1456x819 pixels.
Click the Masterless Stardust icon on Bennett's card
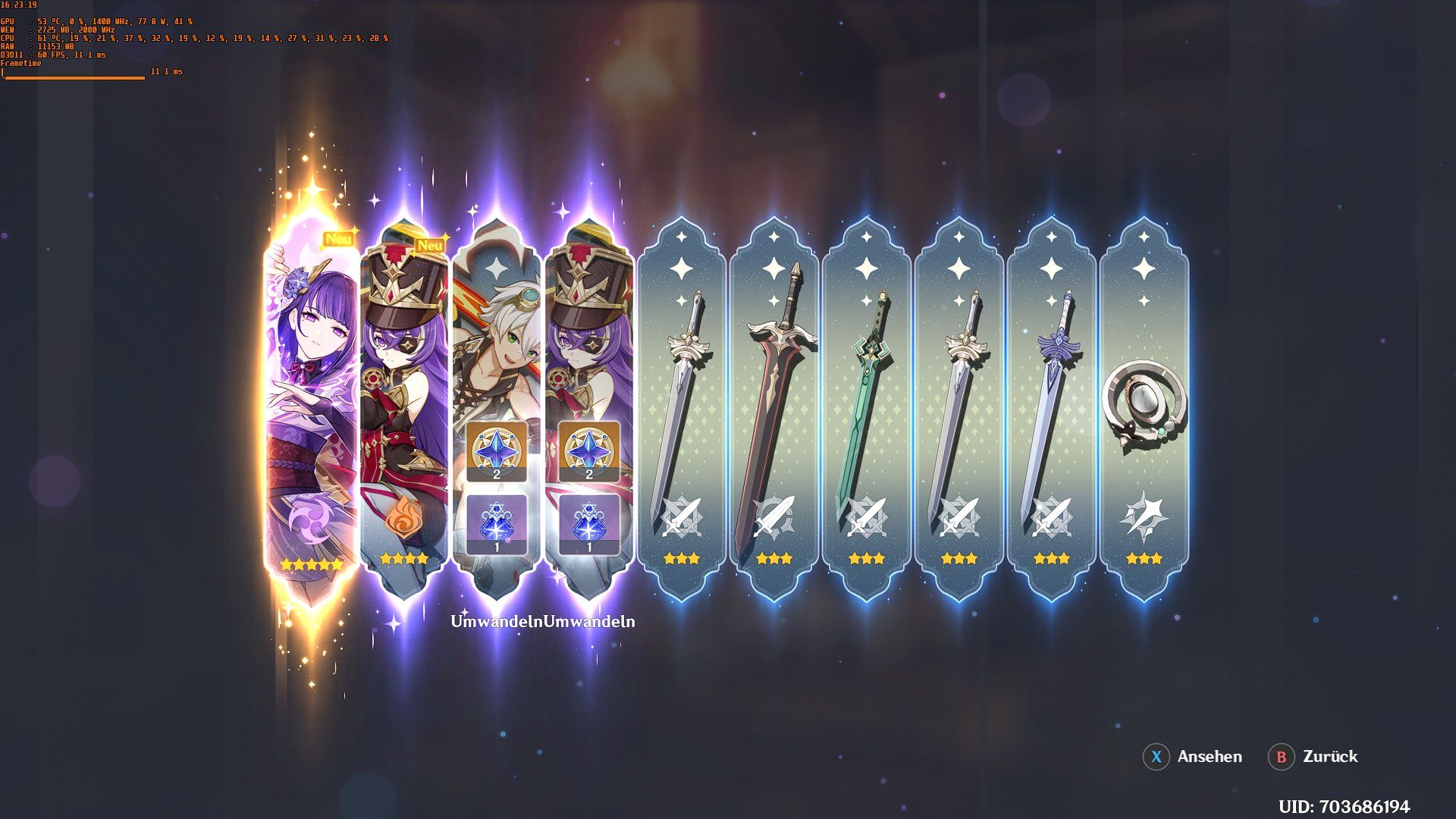[497, 520]
